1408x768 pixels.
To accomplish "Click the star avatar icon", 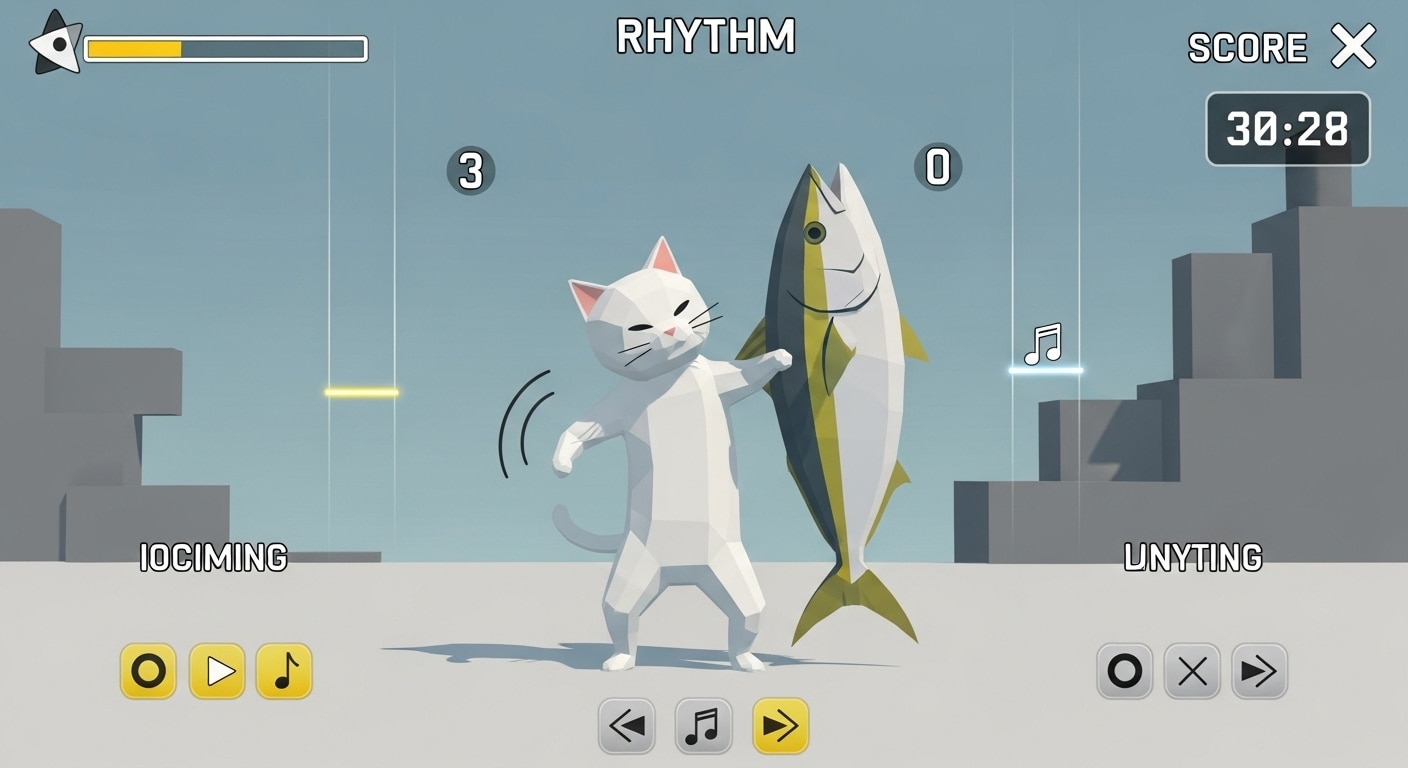I will point(56,44).
